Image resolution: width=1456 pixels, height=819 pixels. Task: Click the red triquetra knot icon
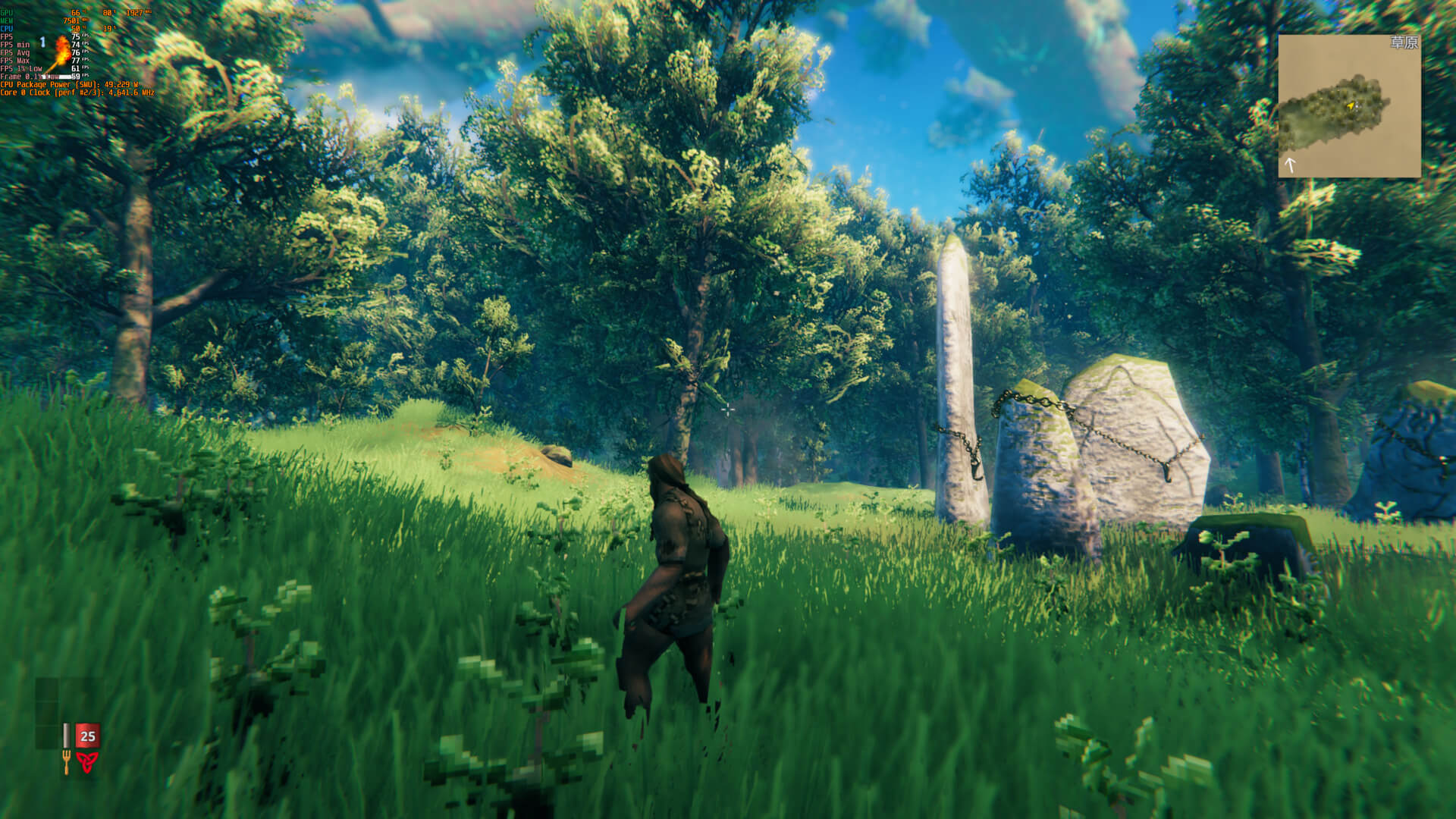(x=87, y=761)
